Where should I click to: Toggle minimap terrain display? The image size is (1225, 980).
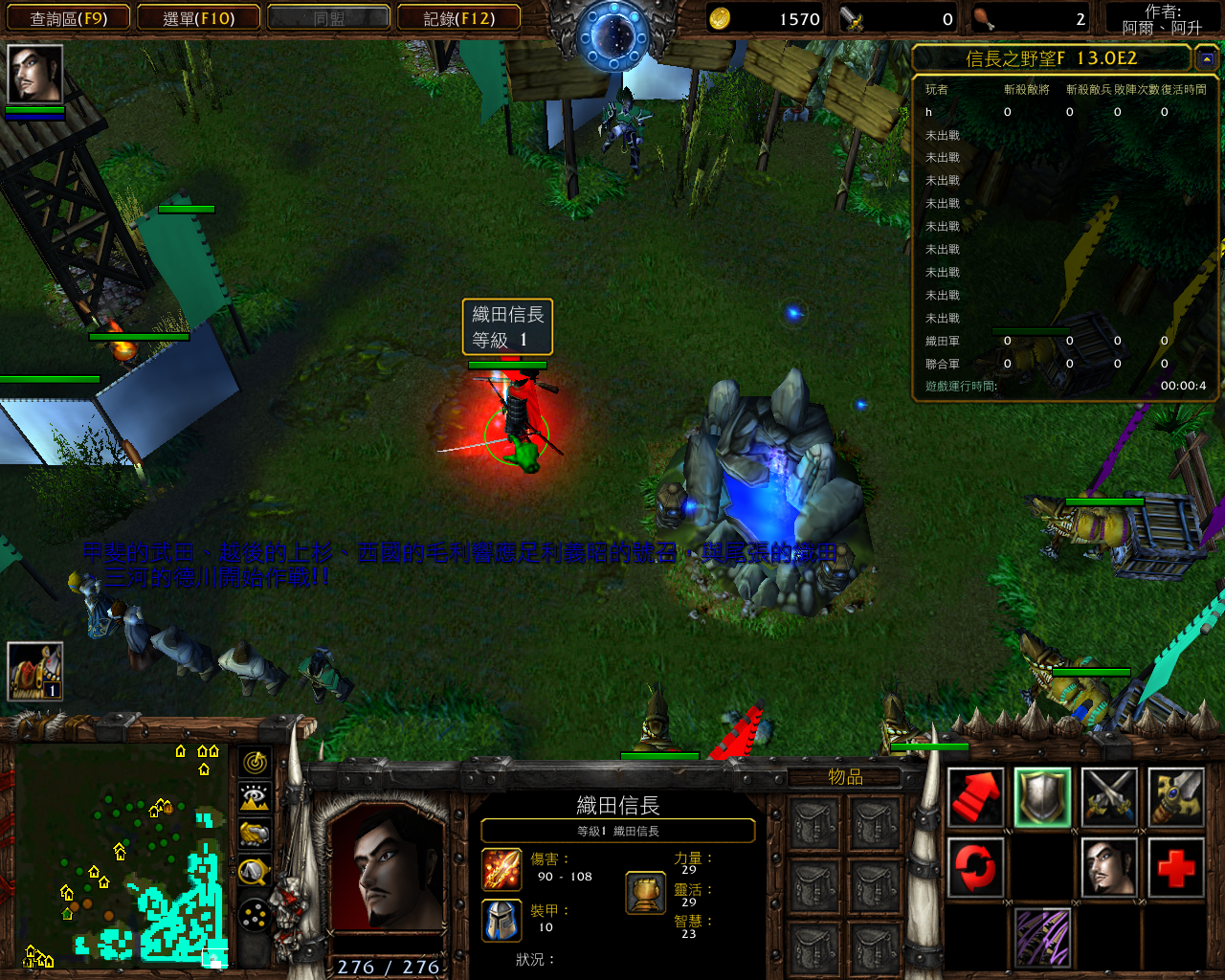255,797
